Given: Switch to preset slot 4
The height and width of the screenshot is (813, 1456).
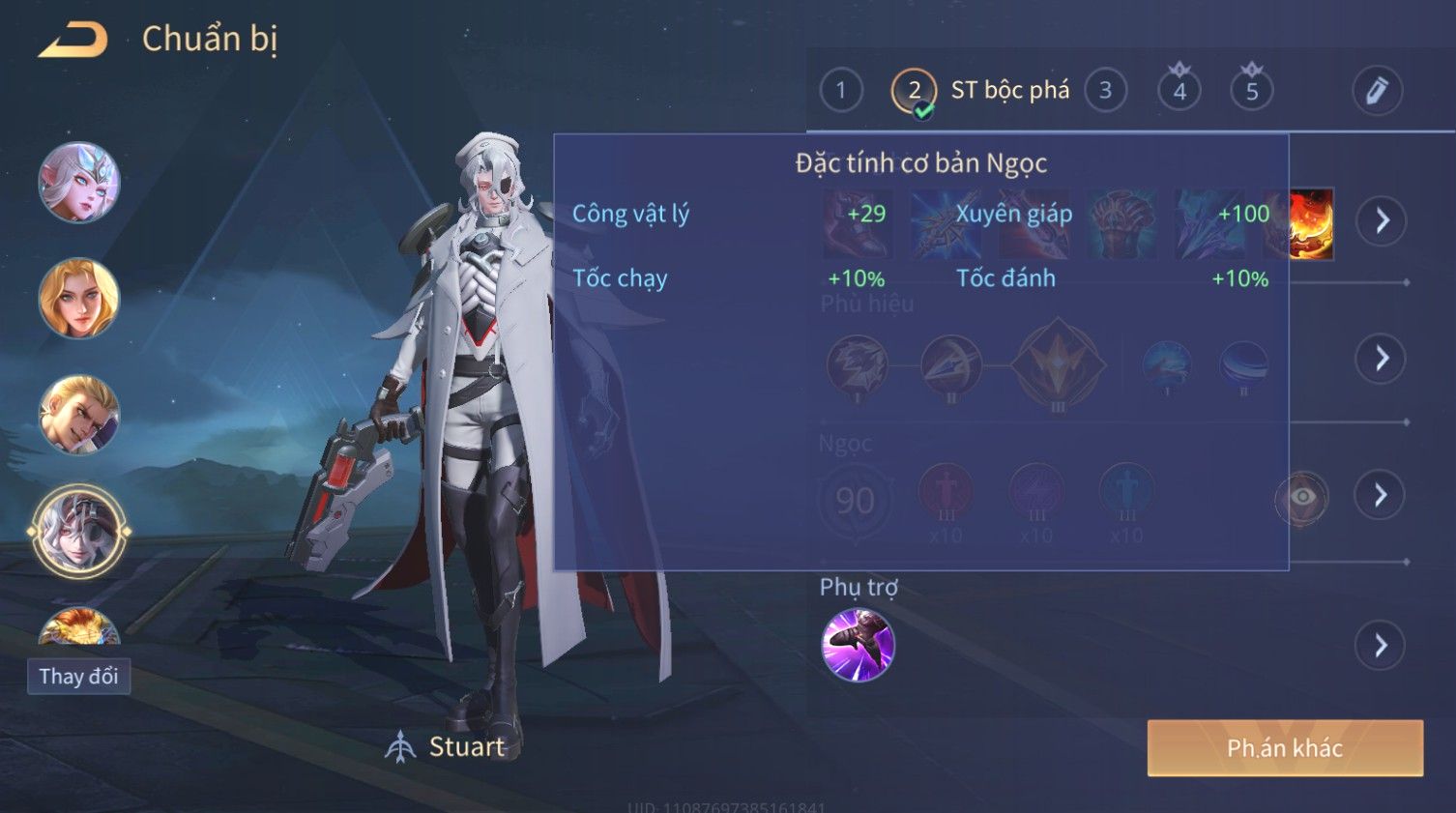Looking at the screenshot, I should coord(1179,91).
